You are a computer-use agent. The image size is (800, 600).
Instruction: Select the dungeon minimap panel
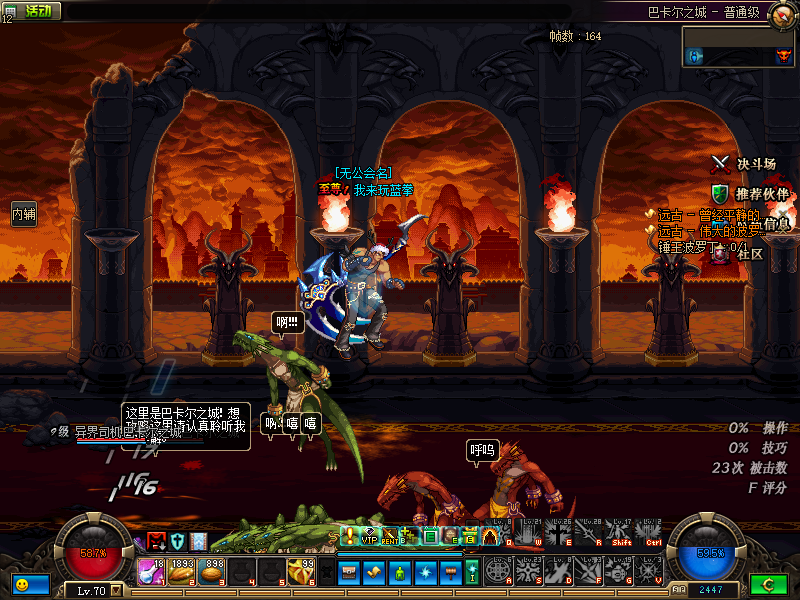click(739, 46)
